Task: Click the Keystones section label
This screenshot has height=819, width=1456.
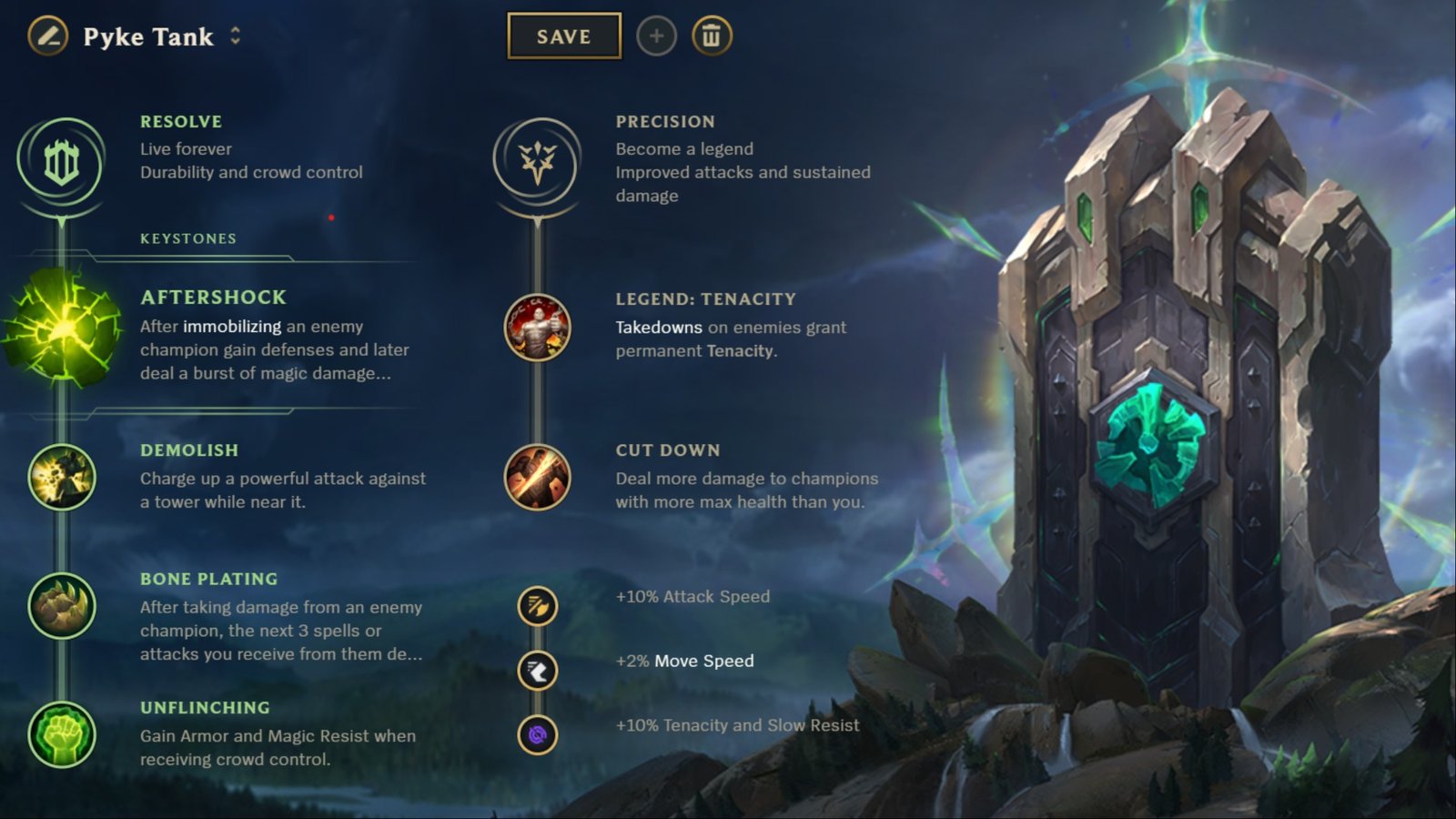Action: point(187,238)
